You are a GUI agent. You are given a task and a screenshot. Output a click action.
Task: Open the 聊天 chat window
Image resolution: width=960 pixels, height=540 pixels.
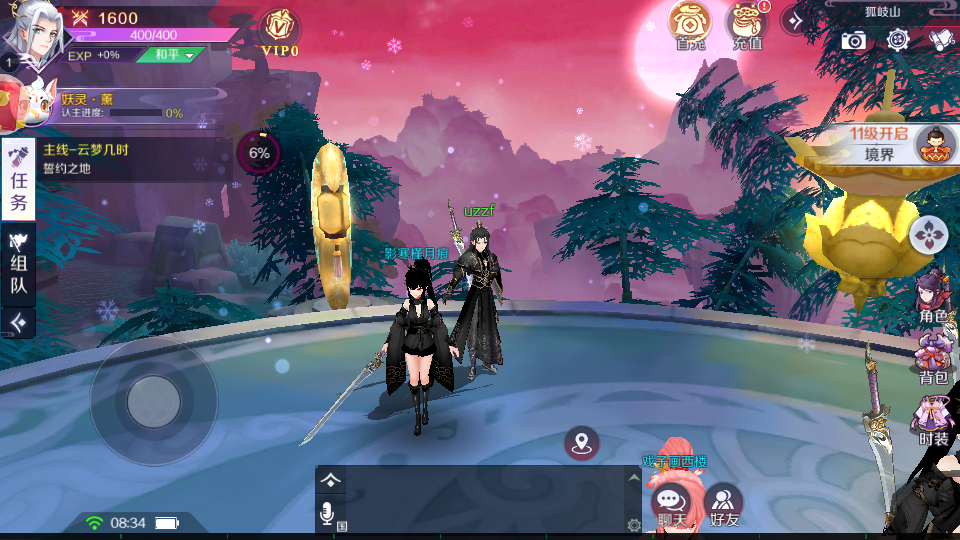671,503
